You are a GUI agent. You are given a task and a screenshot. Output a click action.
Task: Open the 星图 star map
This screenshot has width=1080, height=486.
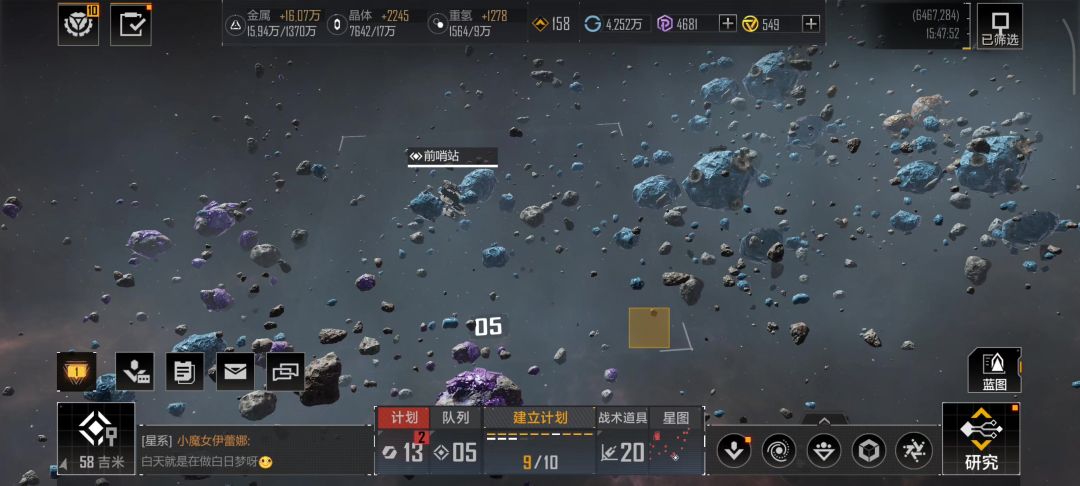tap(677, 418)
